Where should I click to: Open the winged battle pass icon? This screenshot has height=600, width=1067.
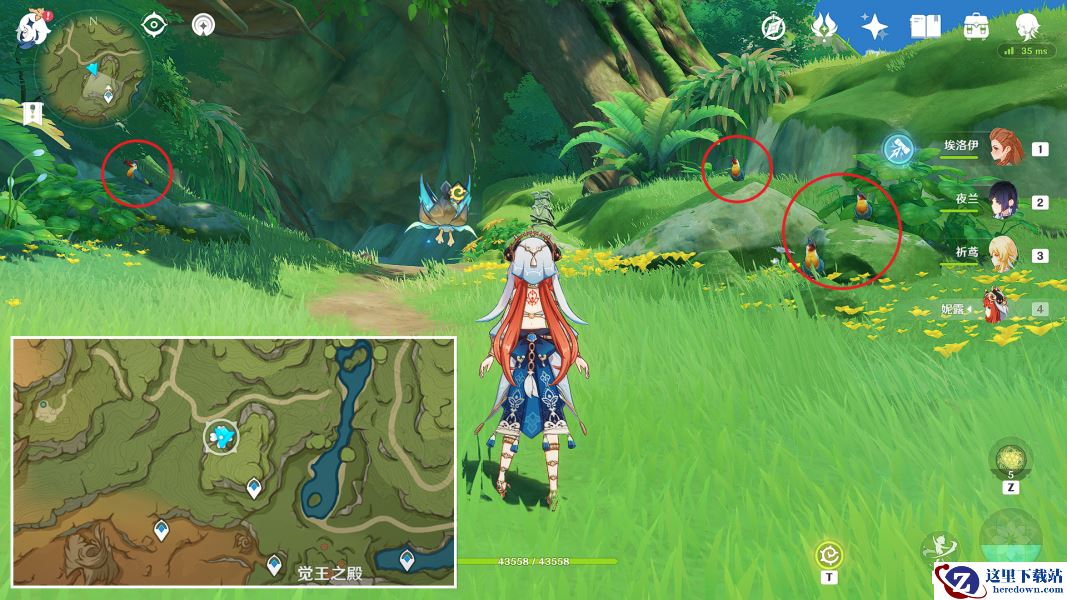click(825, 26)
